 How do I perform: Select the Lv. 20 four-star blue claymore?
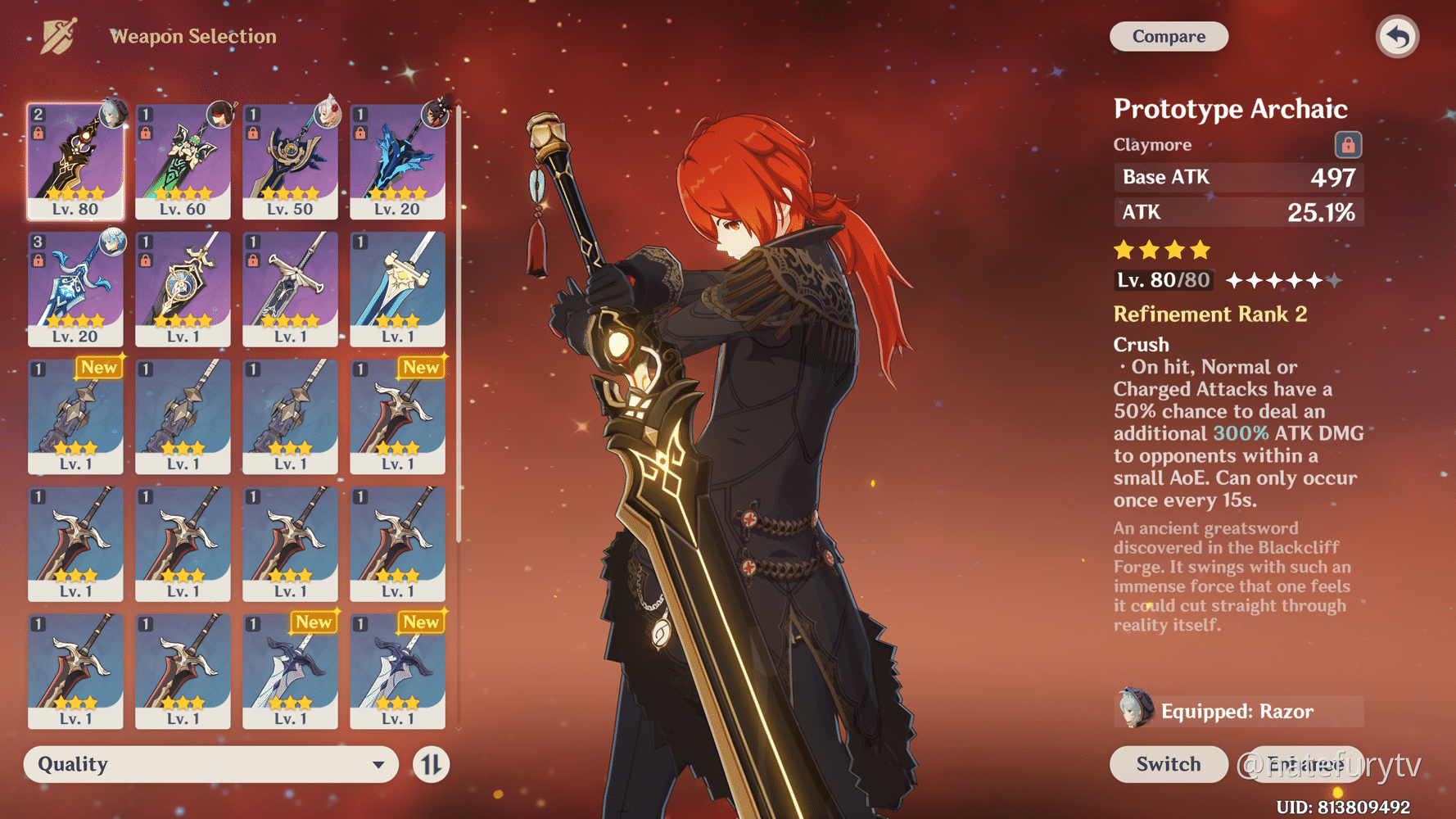(x=75, y=288)
